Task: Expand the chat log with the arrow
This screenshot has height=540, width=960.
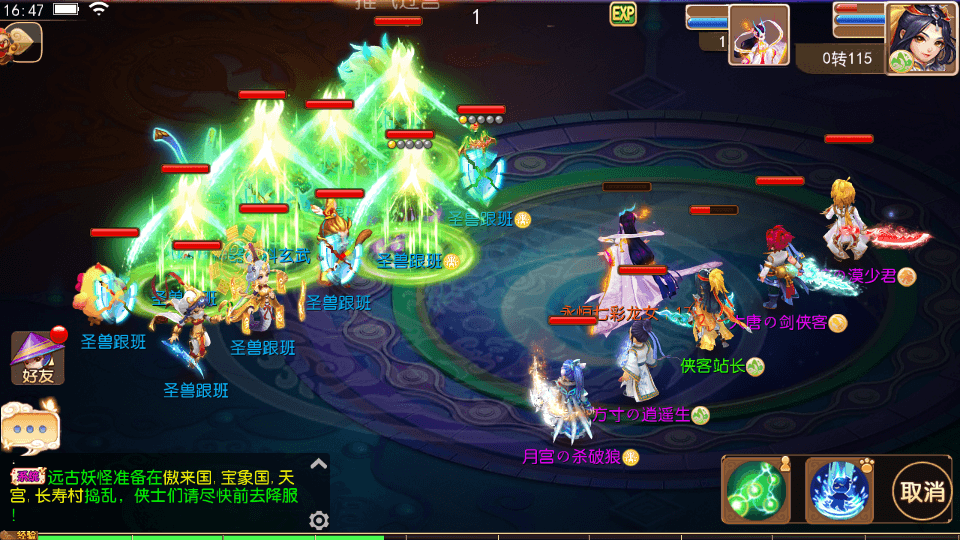Action: [x=318, y=464]
